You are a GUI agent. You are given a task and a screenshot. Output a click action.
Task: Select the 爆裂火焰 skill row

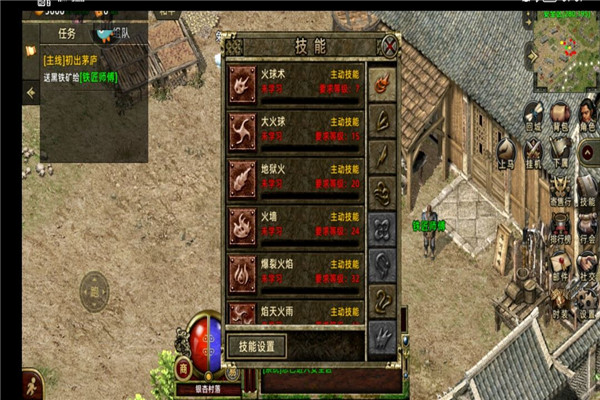coord(296,270)
